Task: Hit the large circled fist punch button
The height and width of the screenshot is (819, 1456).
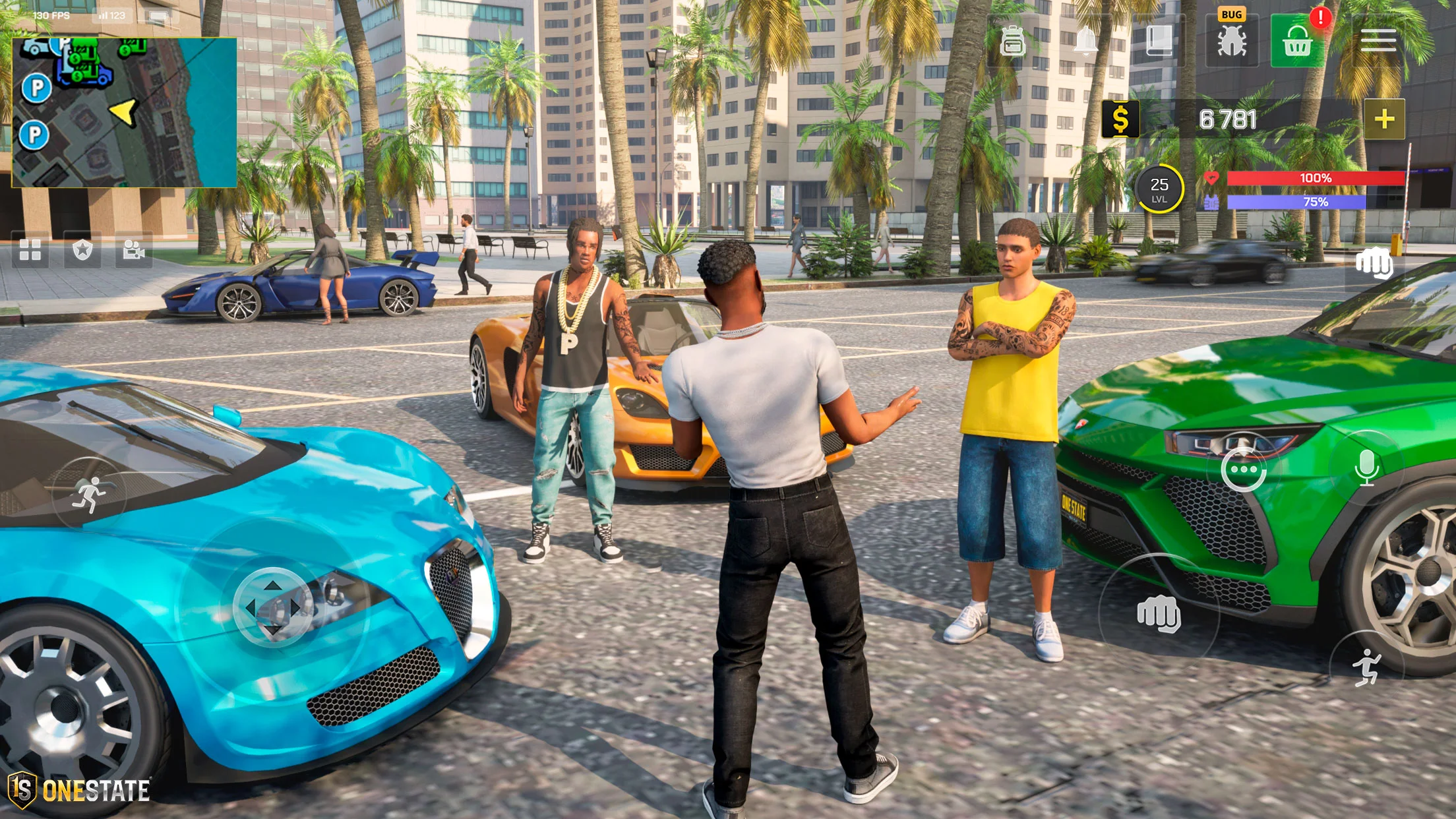Action: (x=1158, y=613)
